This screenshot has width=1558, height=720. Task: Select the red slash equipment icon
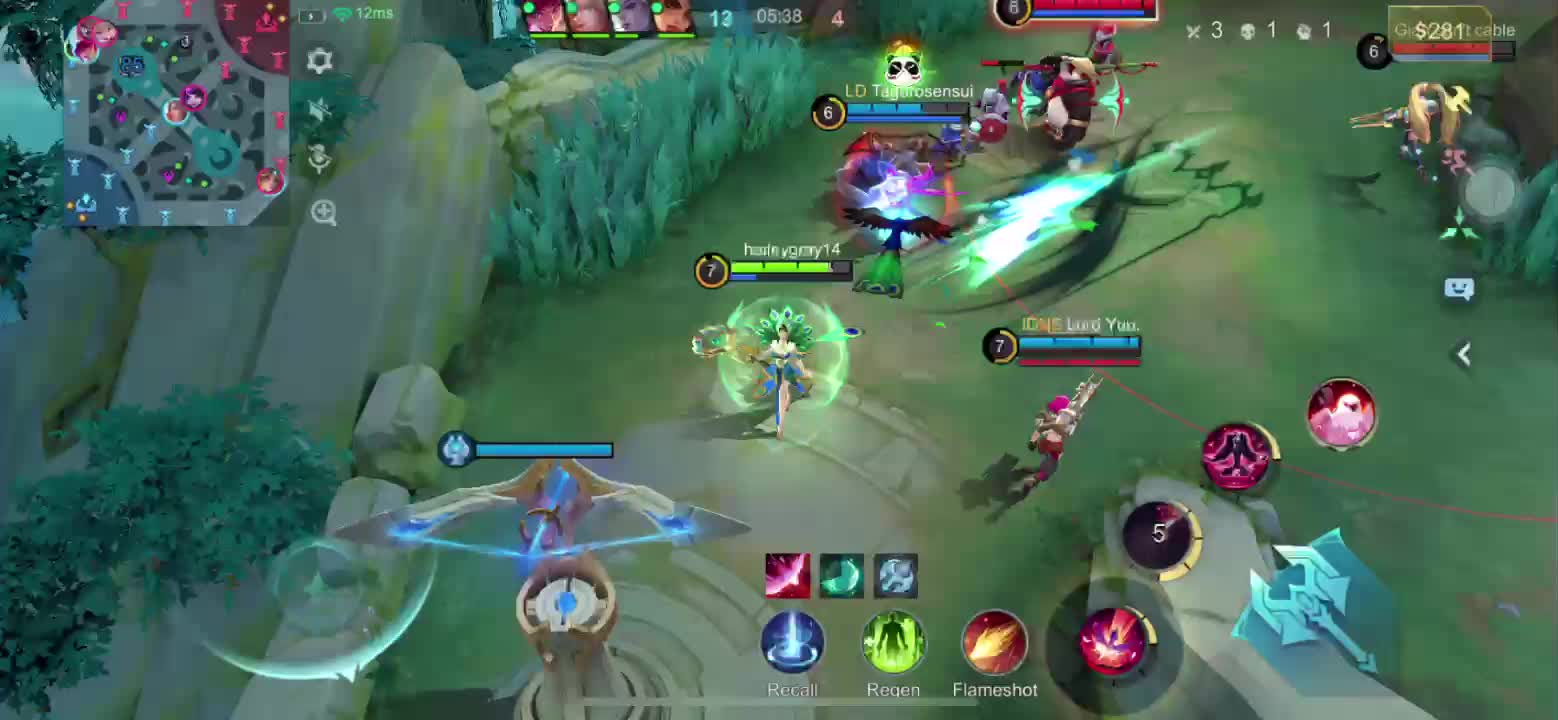point(787,576)
